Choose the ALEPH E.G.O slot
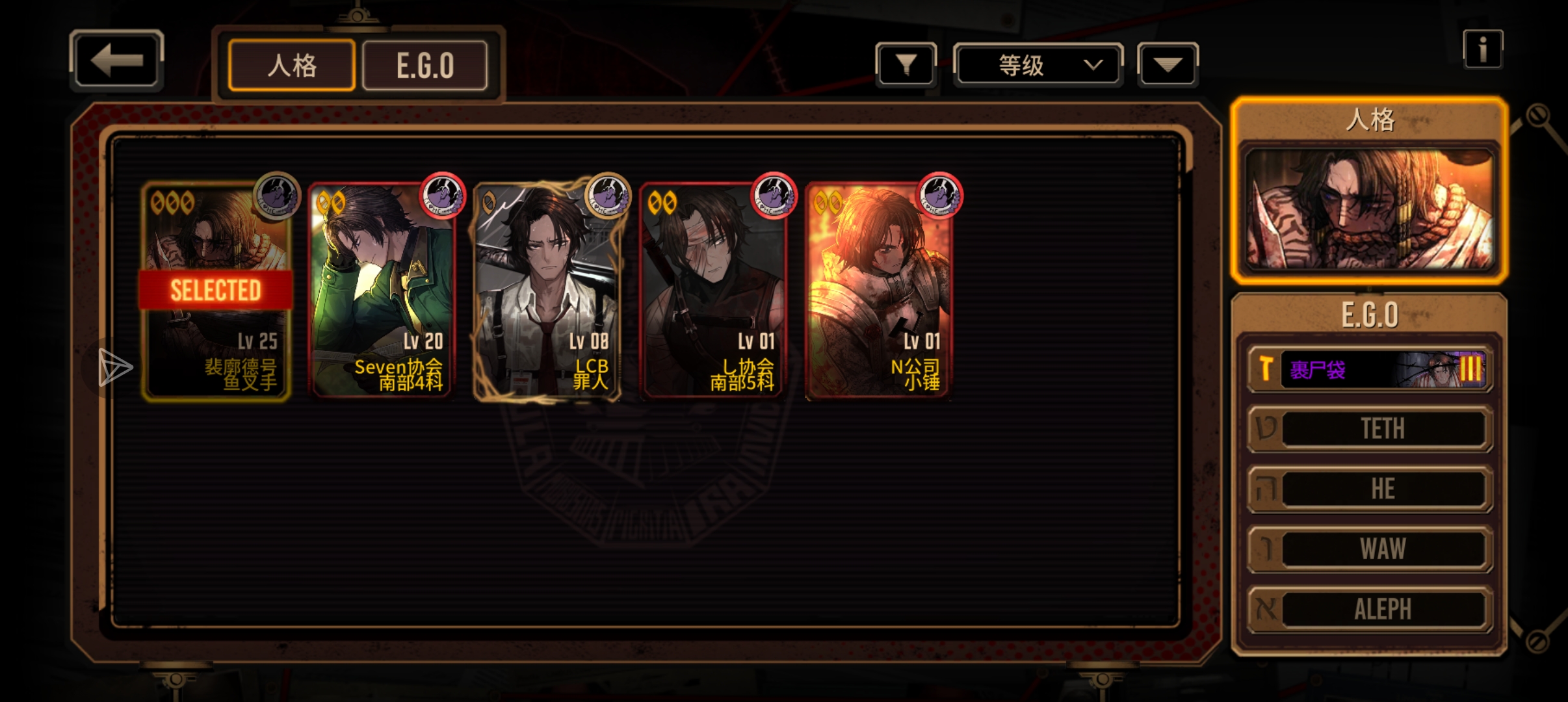 coord(1370,610)
